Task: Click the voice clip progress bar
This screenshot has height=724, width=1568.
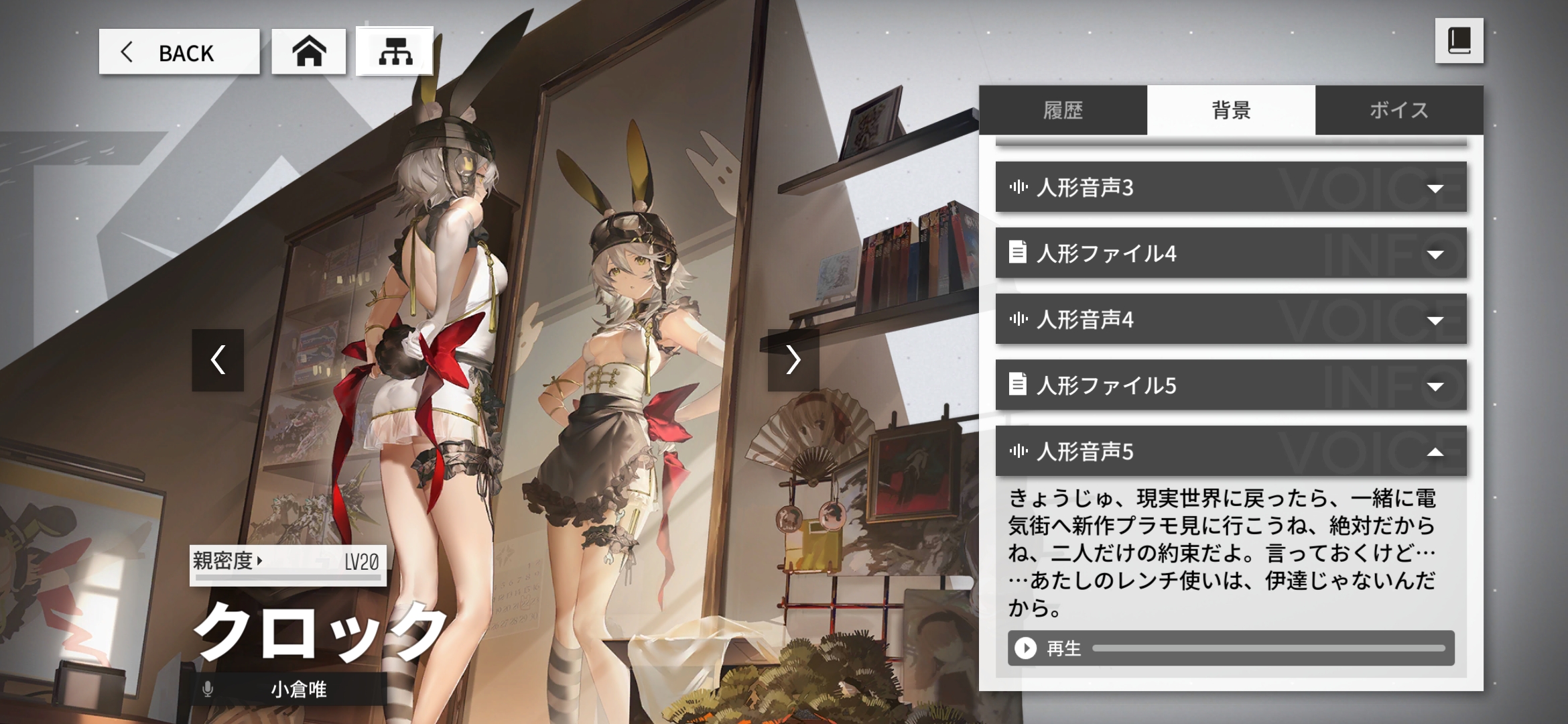Action: tap(1268, 648)
